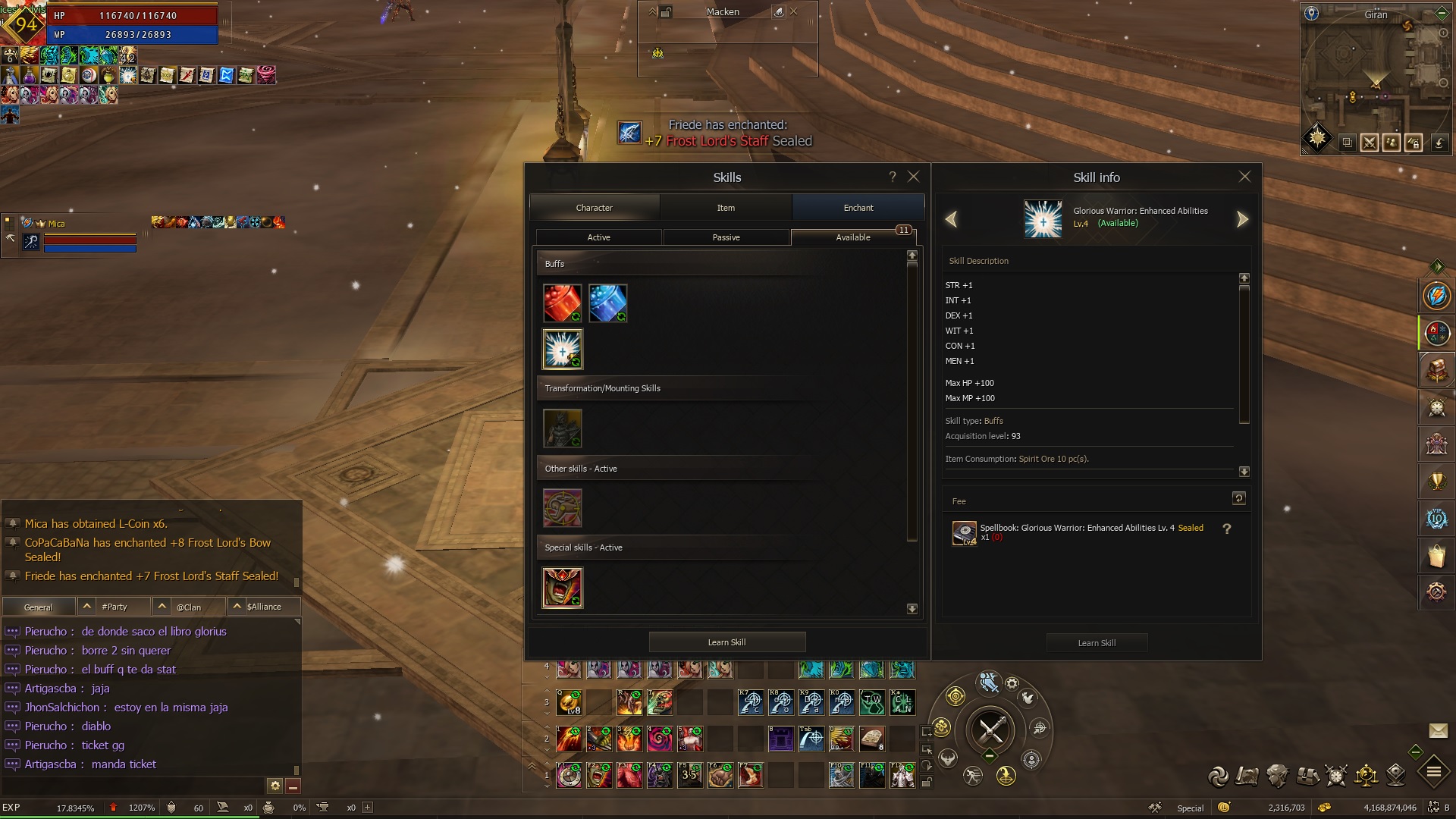Image resolution: width=1456 pixels, height=819 pixels.
Task: Open the Skills window help question mark
Action: [893, 177]
